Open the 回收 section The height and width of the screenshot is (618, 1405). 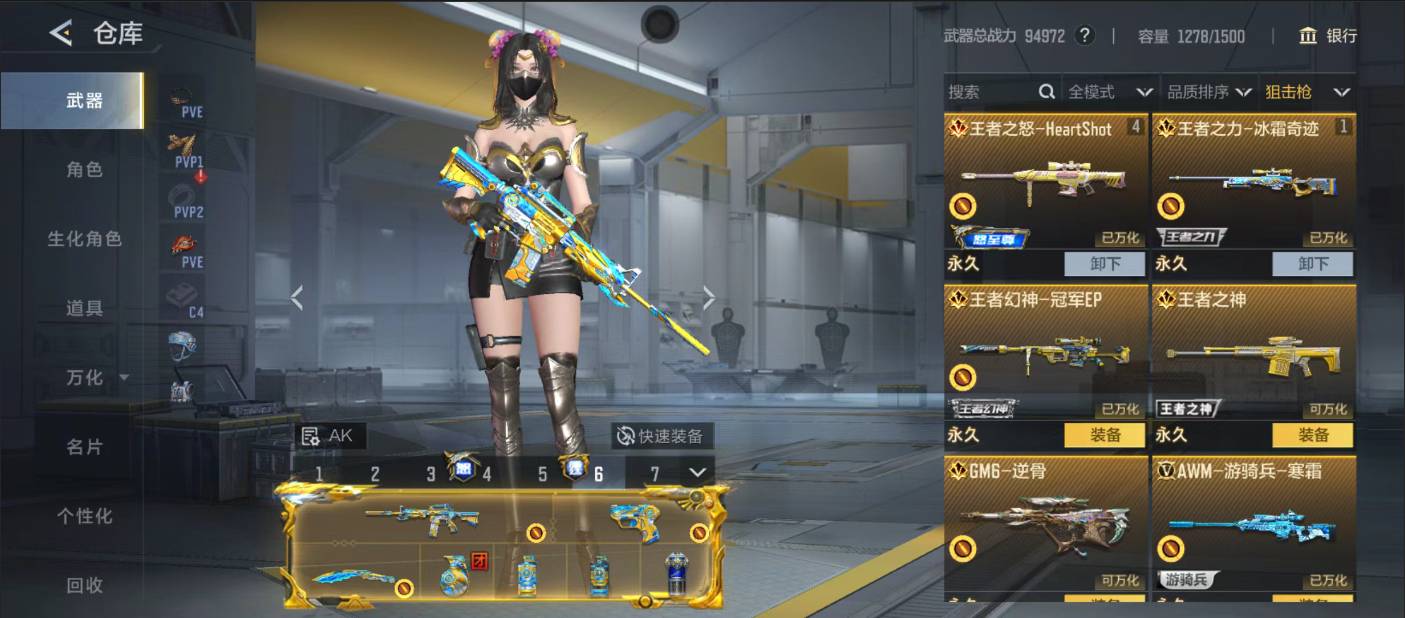[x=84, y=585]
